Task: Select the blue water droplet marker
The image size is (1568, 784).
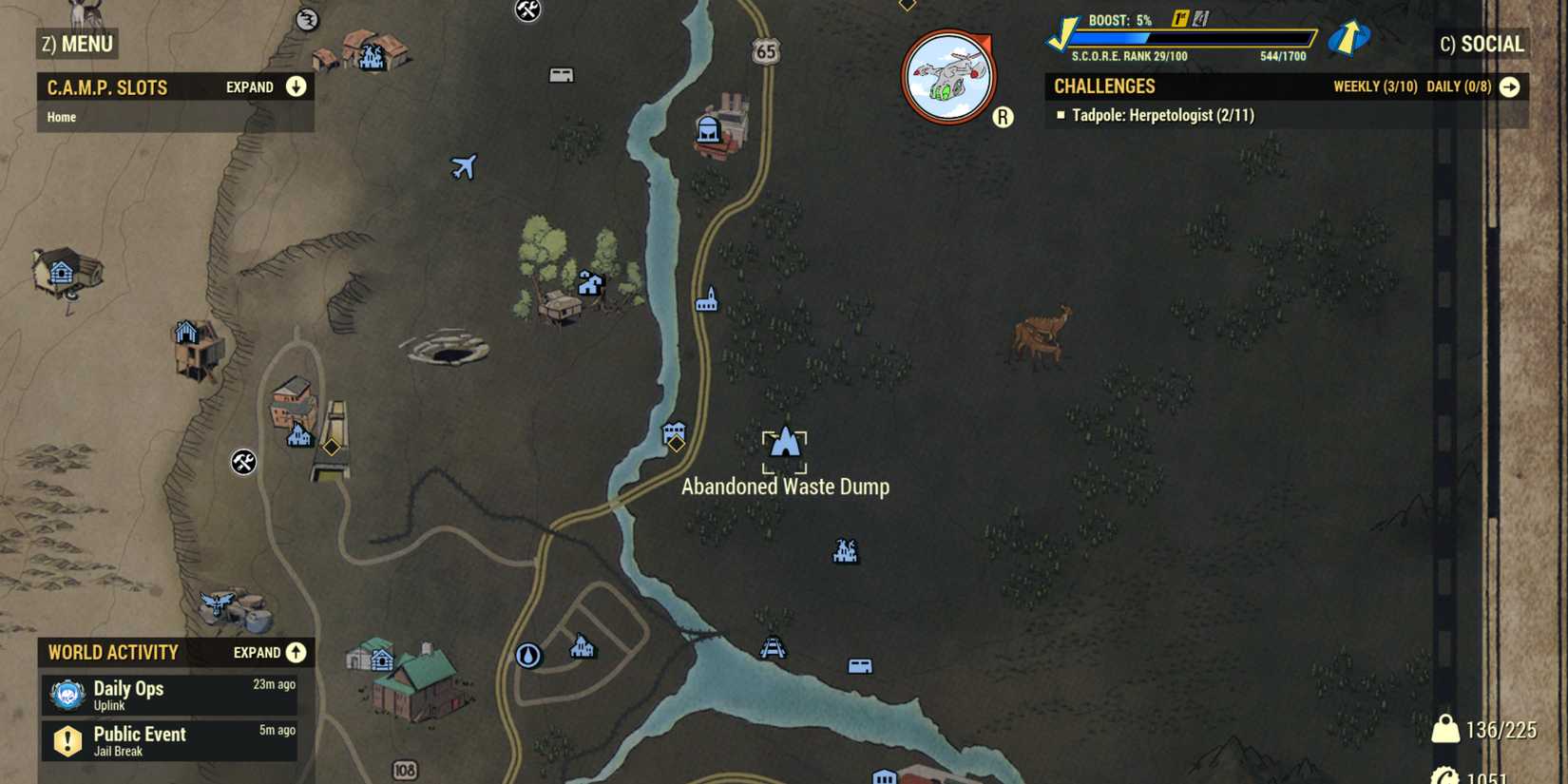Action: pyautogui.click(x=528, y=655)
